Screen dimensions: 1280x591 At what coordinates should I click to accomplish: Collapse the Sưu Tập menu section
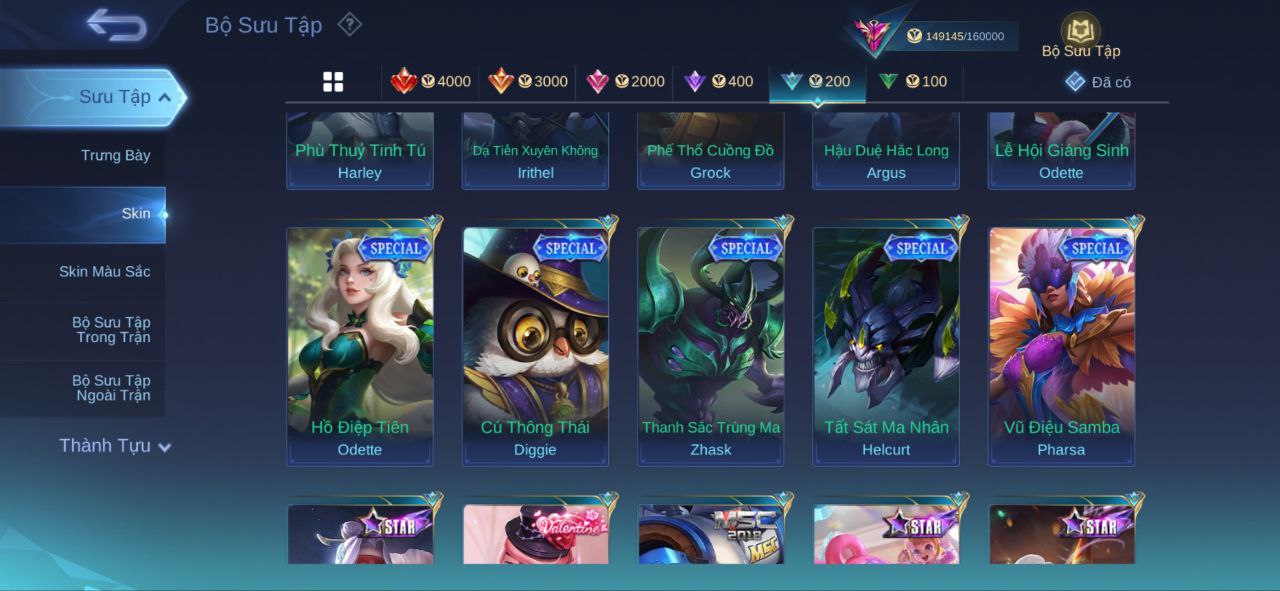(164, 97)
